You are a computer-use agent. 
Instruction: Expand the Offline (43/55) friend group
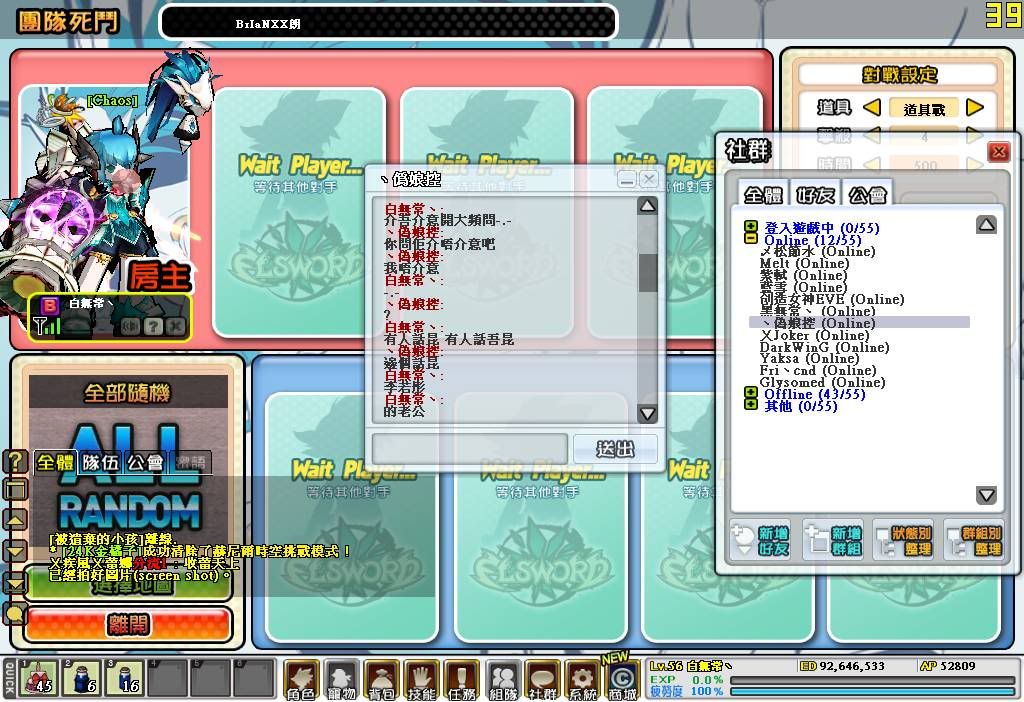pos(750,394)
